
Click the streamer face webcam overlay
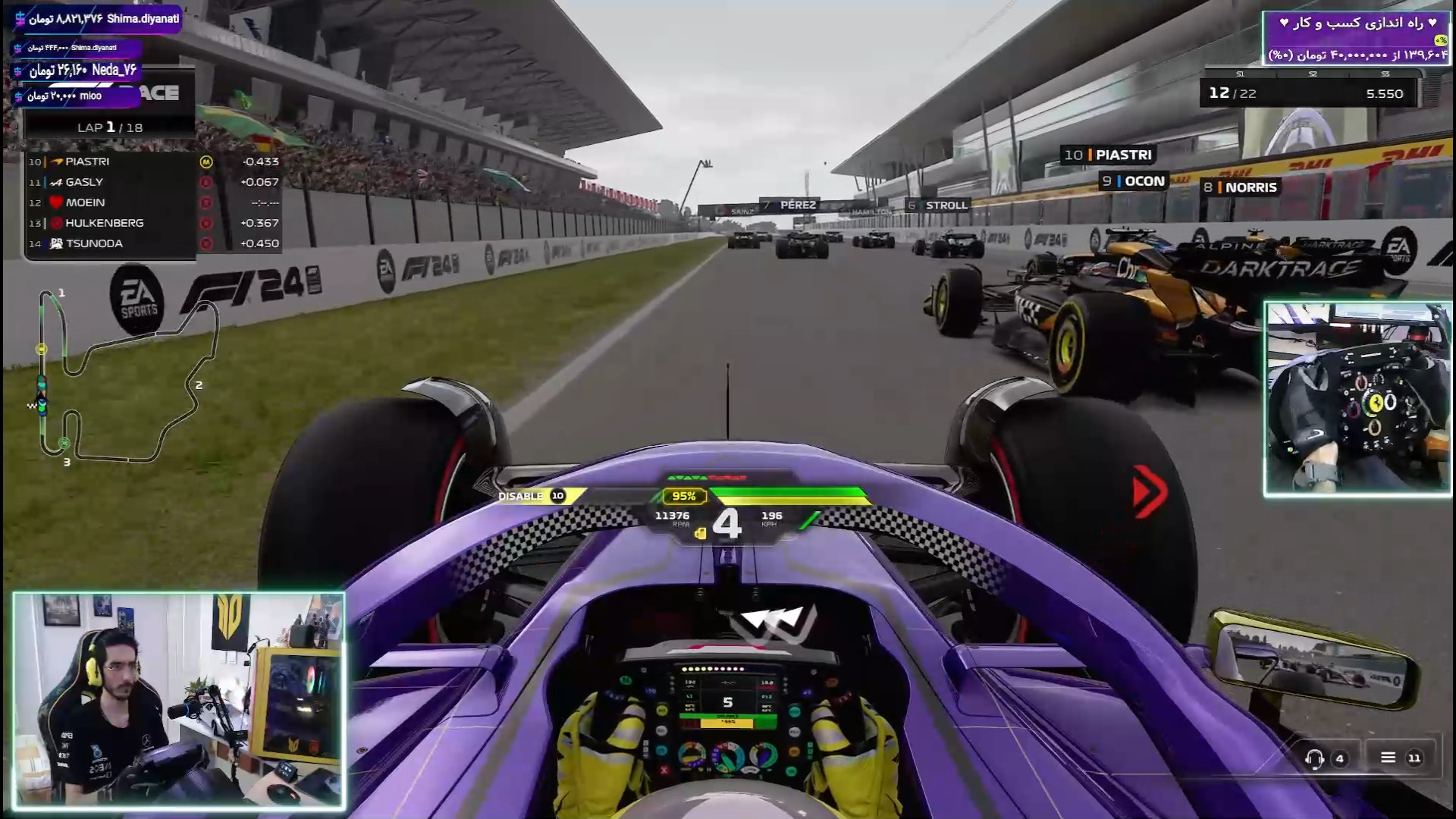(x=179, y=701)
